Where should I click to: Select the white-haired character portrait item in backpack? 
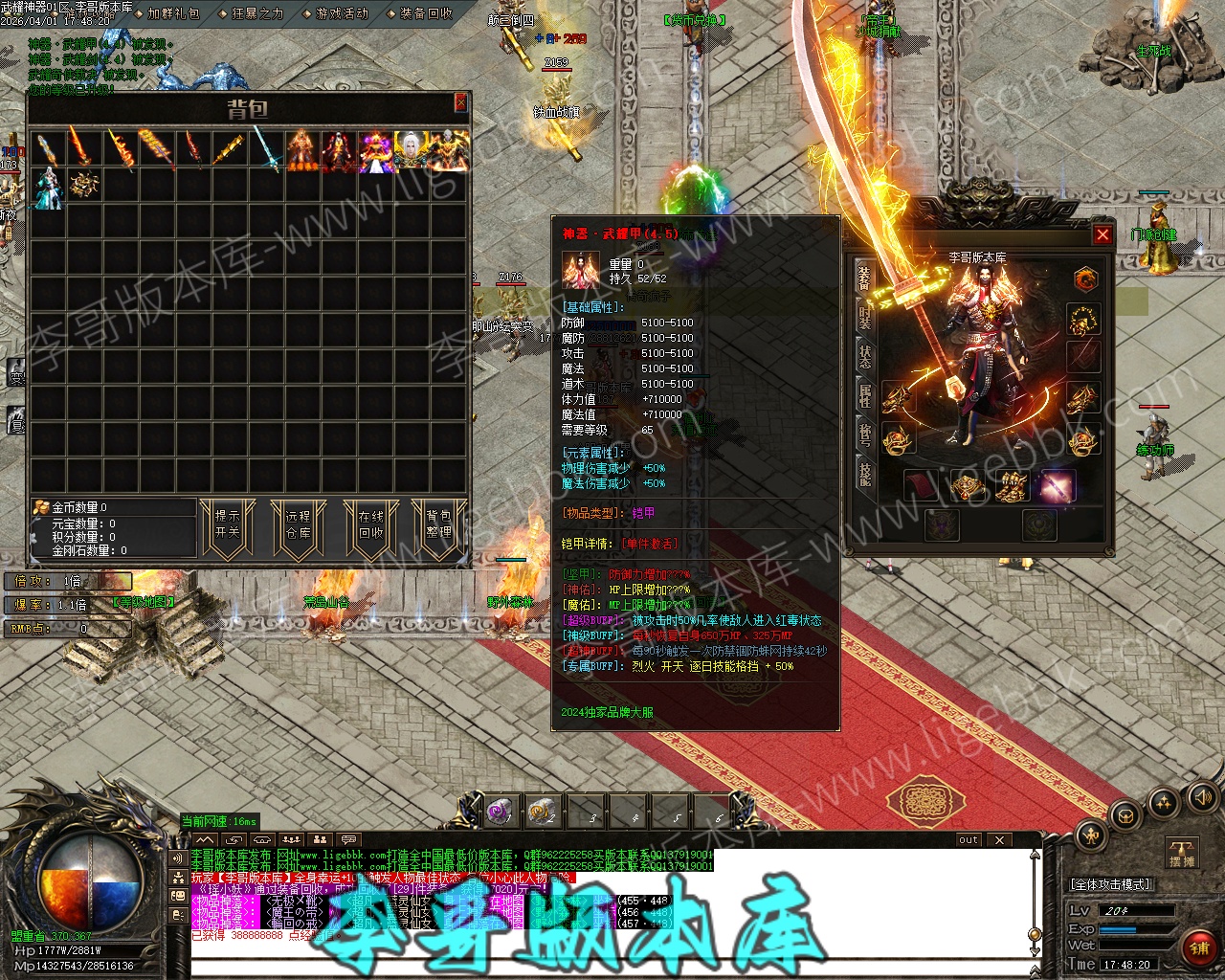(x=412, y=152)
